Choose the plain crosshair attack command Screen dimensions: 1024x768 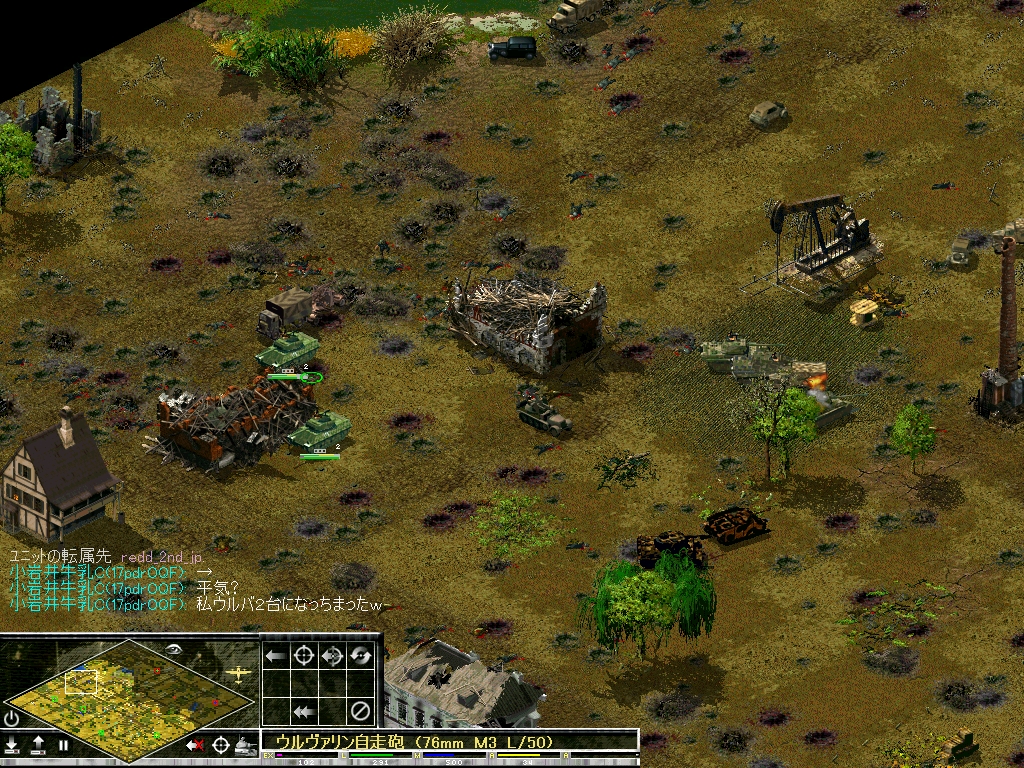[304, 656]
